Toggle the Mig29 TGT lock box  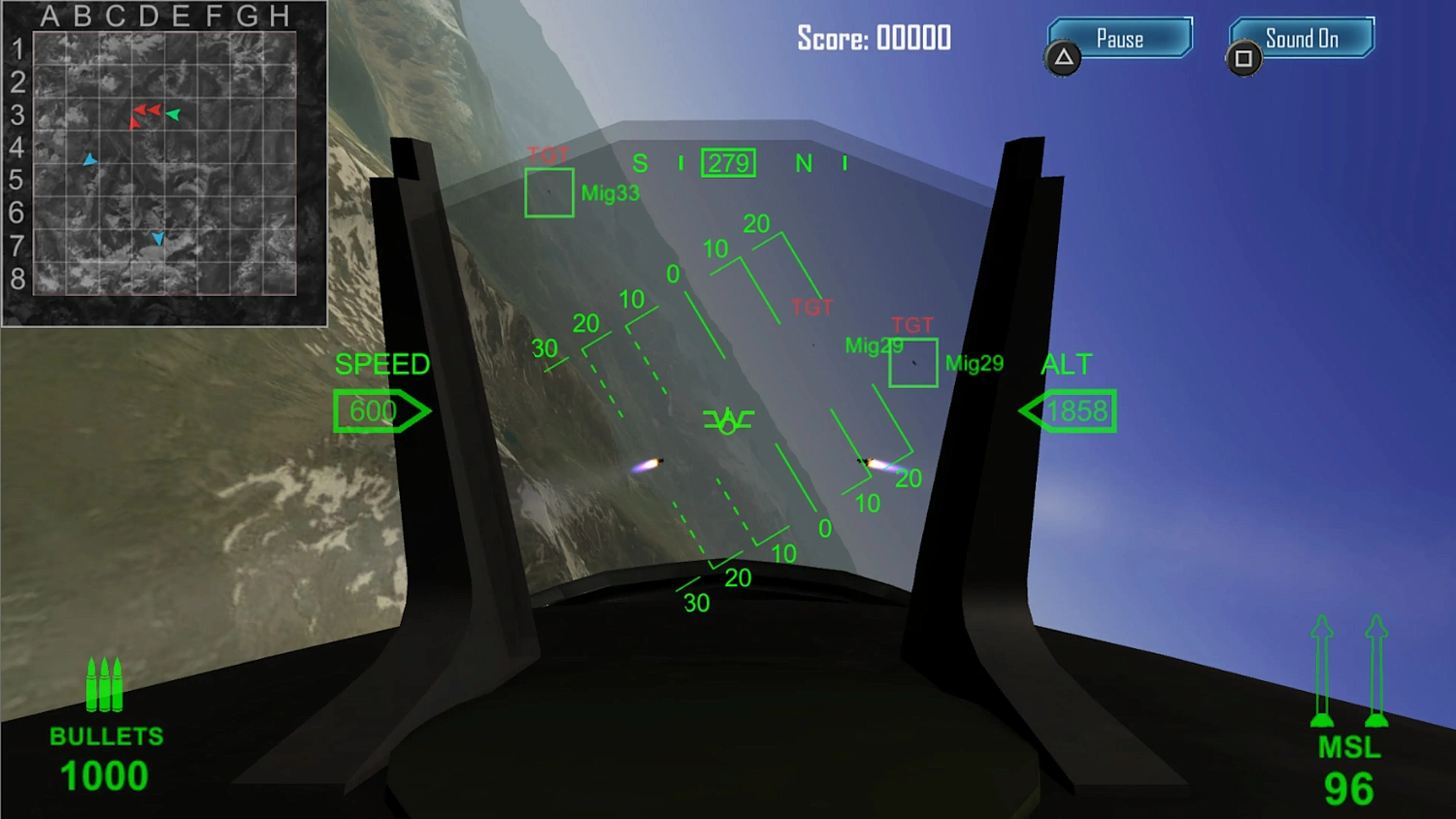912,363
